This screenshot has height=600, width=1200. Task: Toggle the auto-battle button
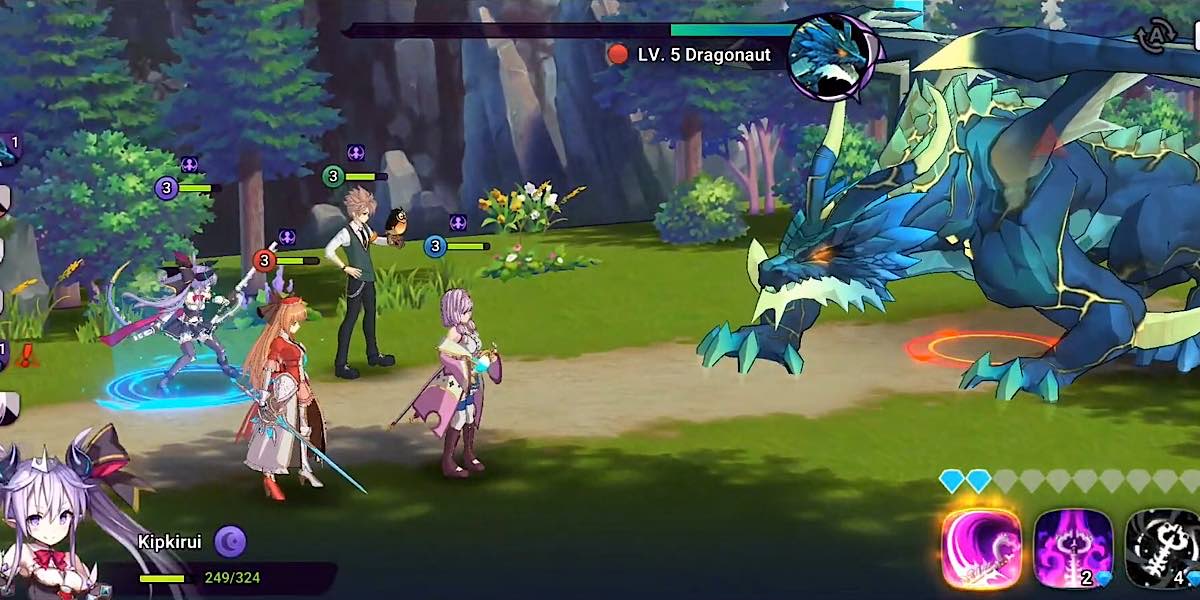click(1156, 37)
